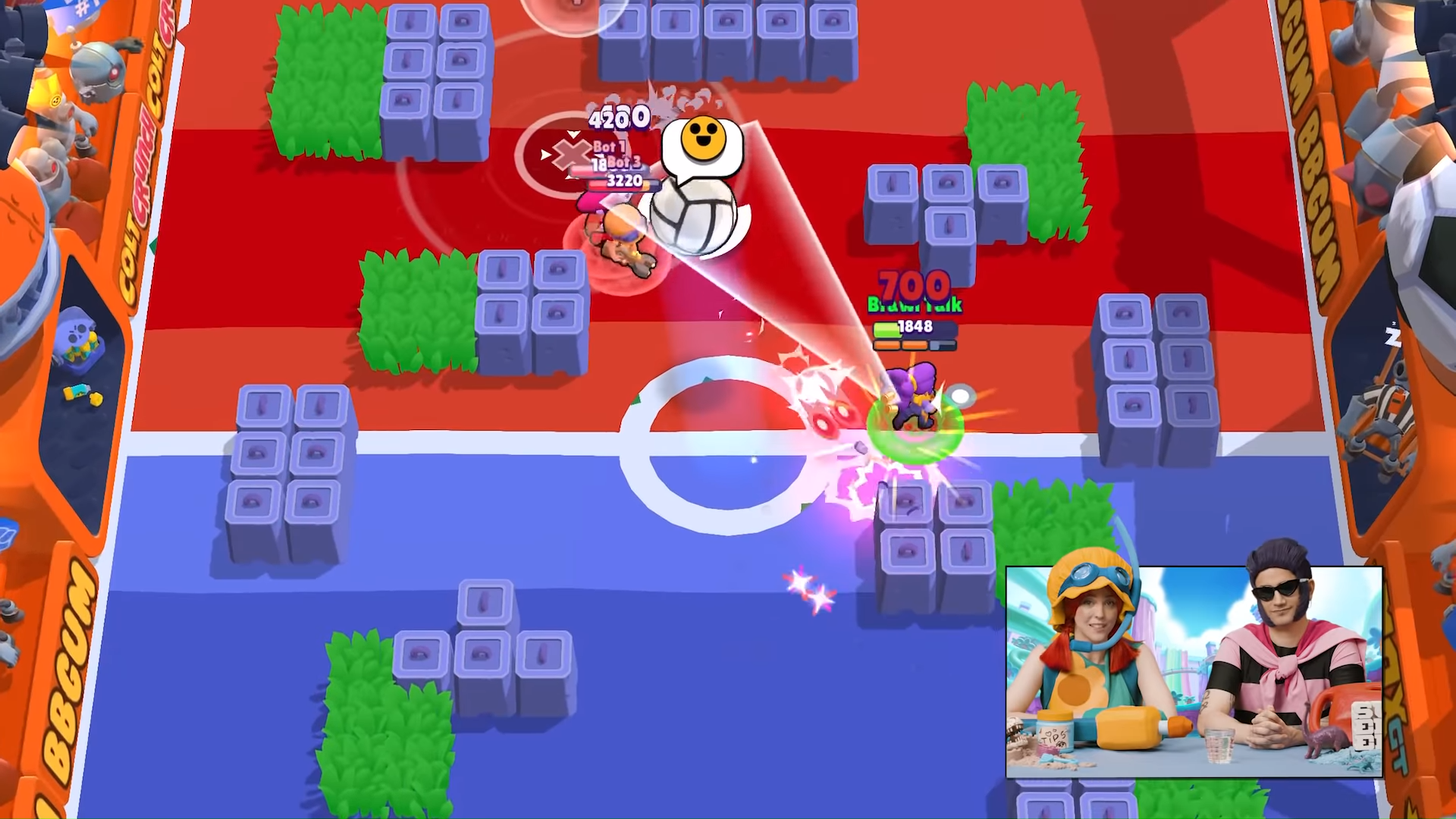Select the Brawl Talk player name label
The width and height of the screenshot is (1456, 819).
913,306
